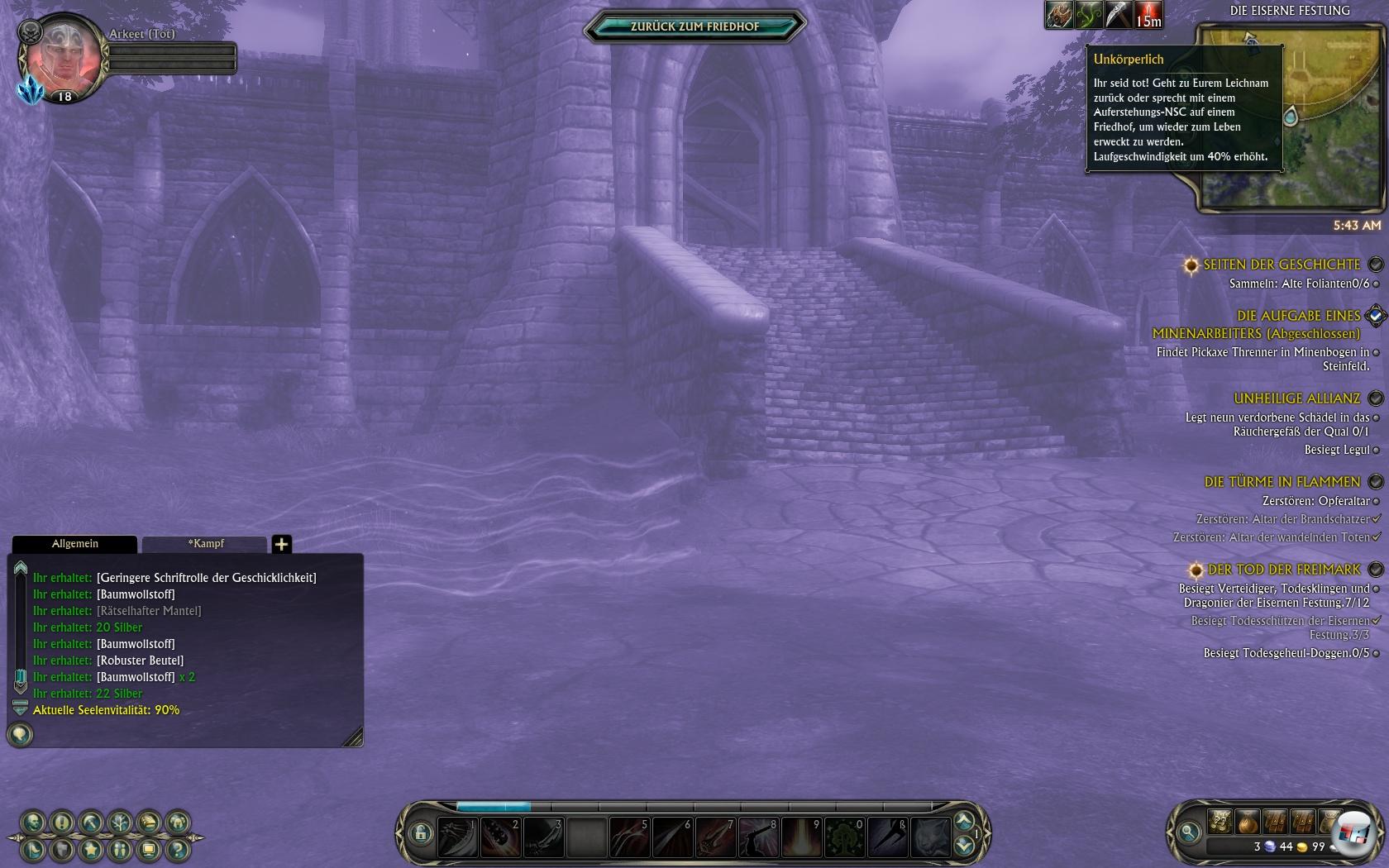Open the quest log exclamation mark button
This screenshot has width=1389, height=868.
62,823
